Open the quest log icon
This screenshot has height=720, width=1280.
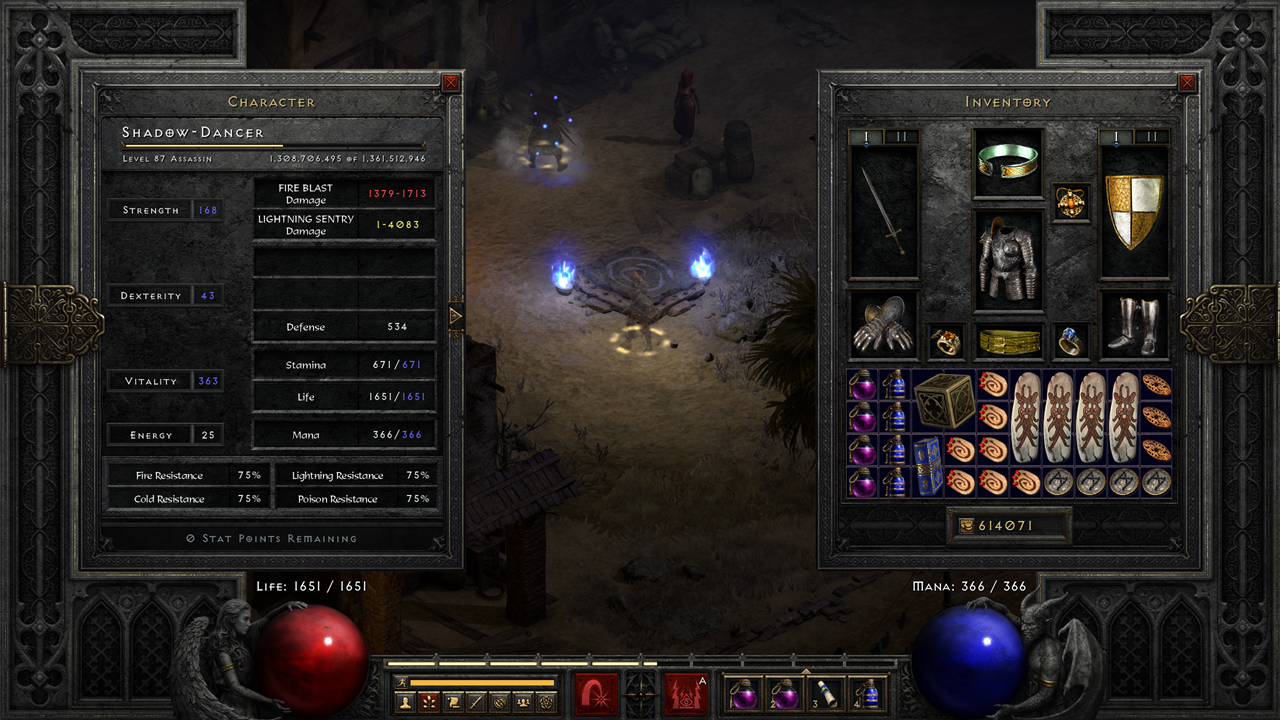(x=453, y=701)
